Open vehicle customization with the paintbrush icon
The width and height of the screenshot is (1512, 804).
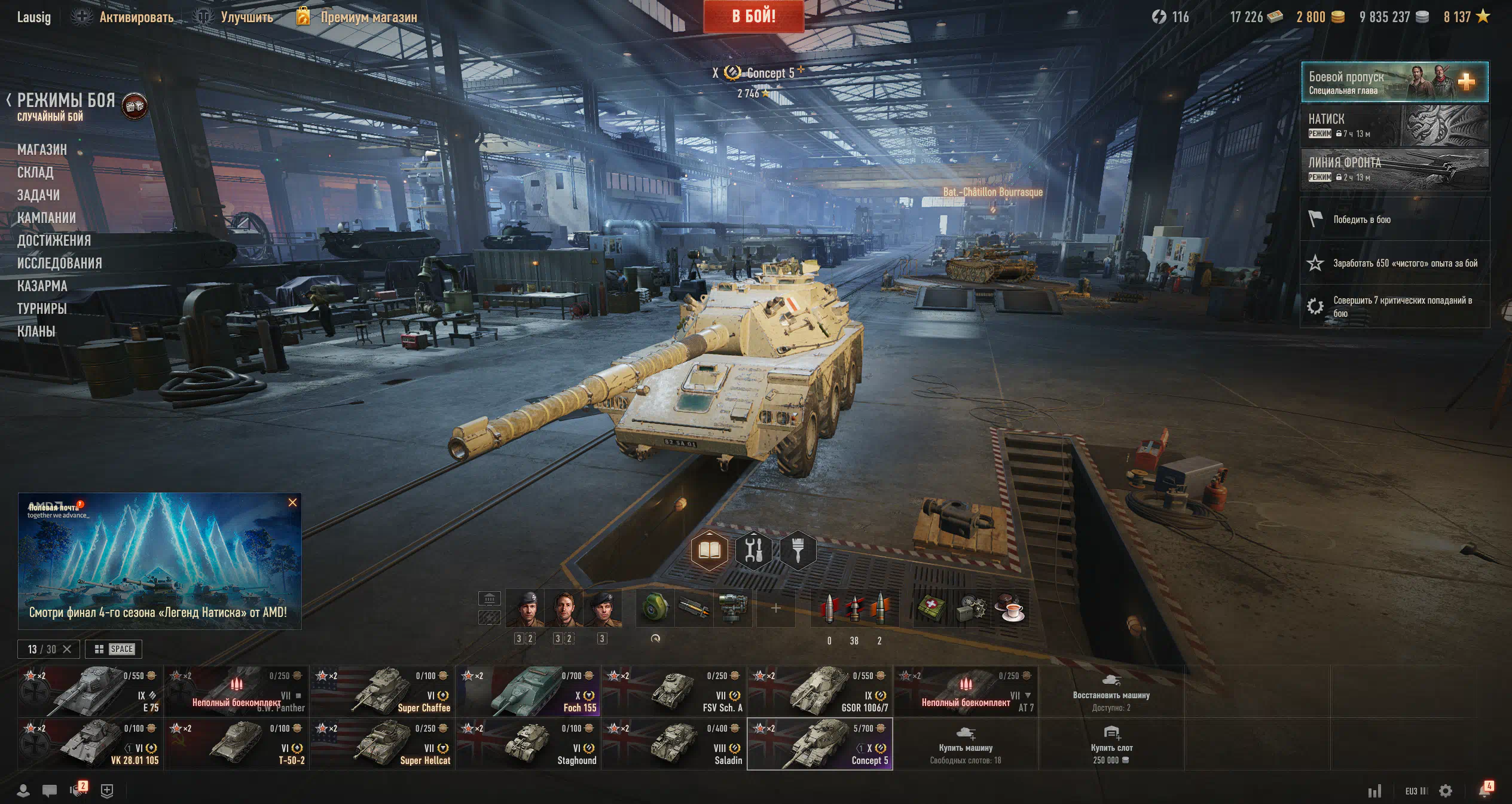point(798,549)
